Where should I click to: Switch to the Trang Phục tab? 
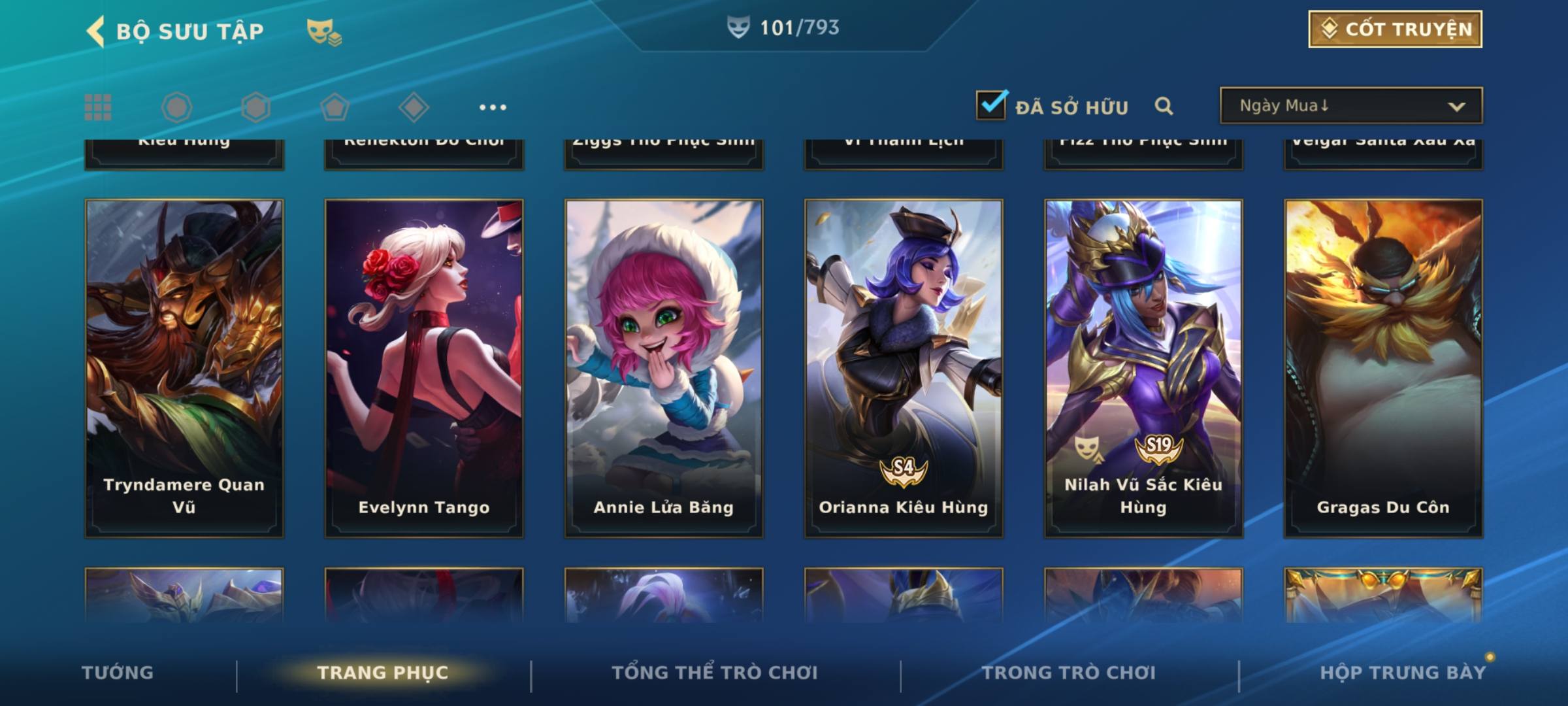pos(383,673)
